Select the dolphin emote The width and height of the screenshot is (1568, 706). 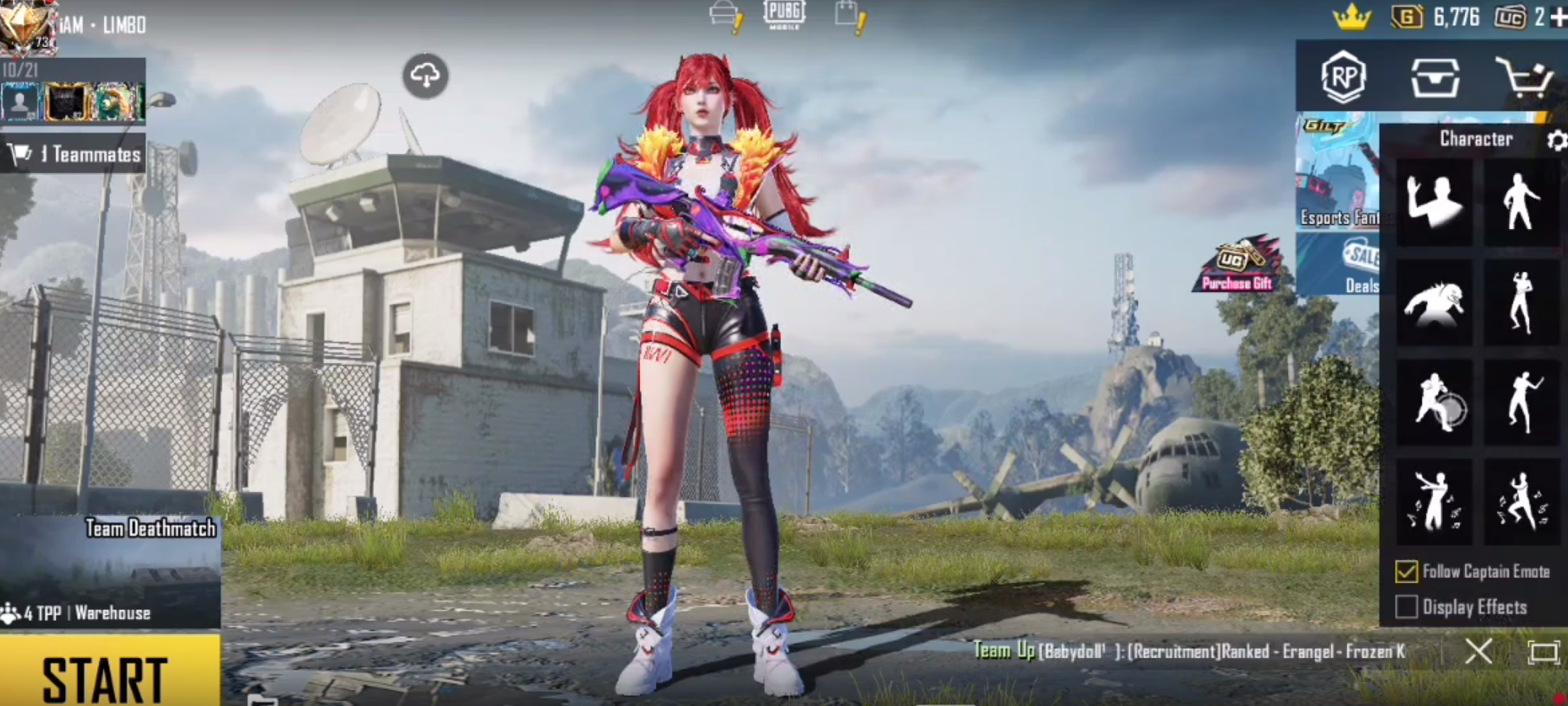pos(1434,303)
